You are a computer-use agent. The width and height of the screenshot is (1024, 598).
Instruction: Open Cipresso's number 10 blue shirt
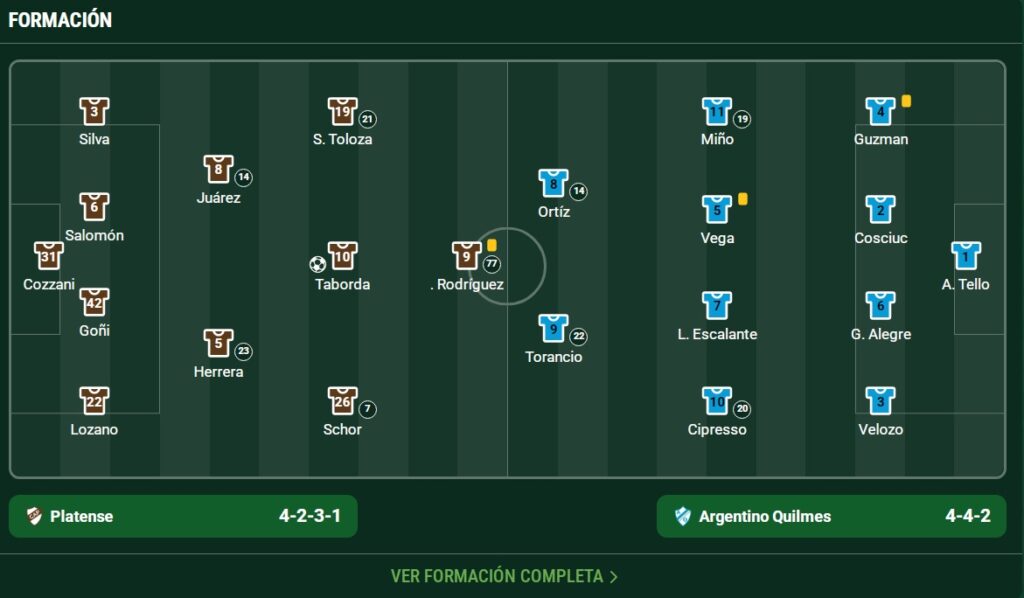(717, 401)
